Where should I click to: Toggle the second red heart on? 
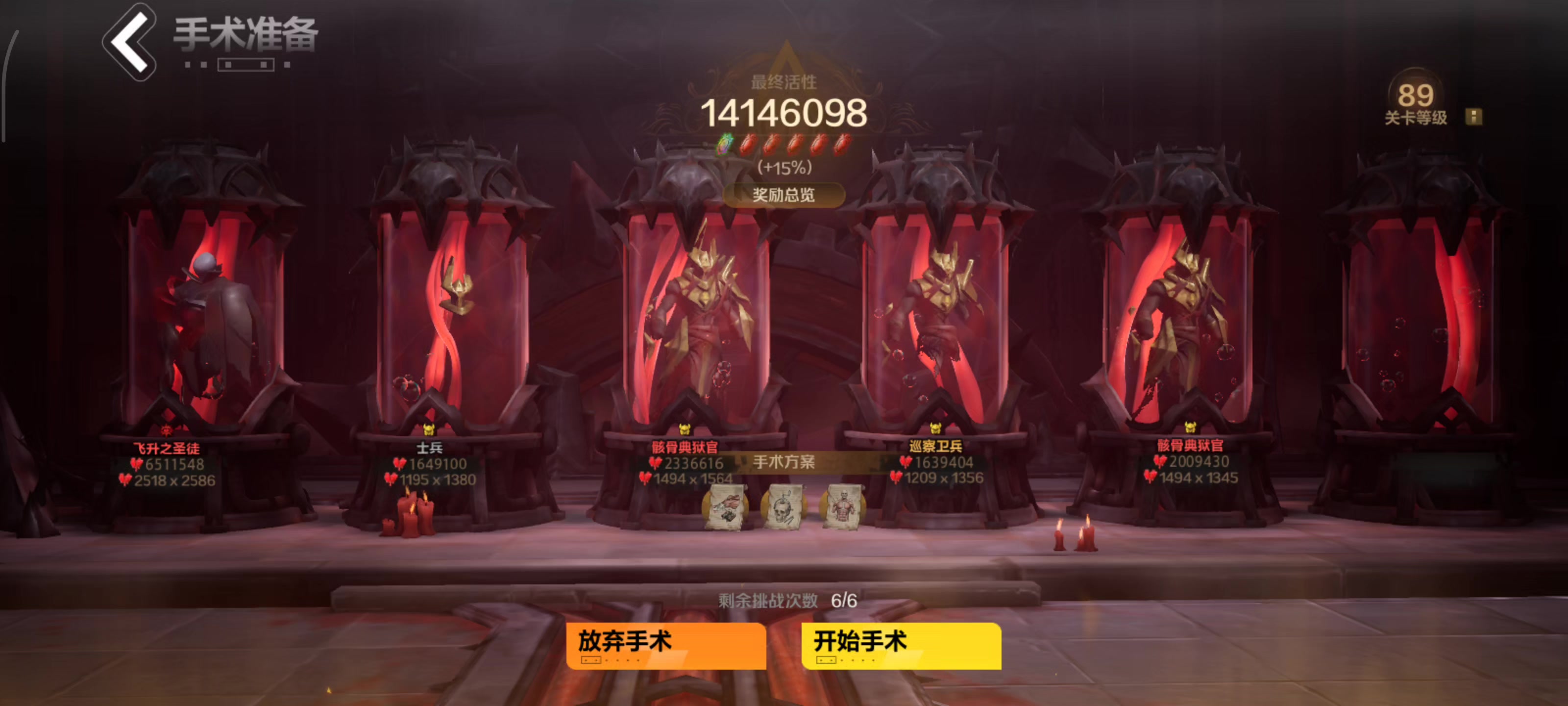(773, 145)
